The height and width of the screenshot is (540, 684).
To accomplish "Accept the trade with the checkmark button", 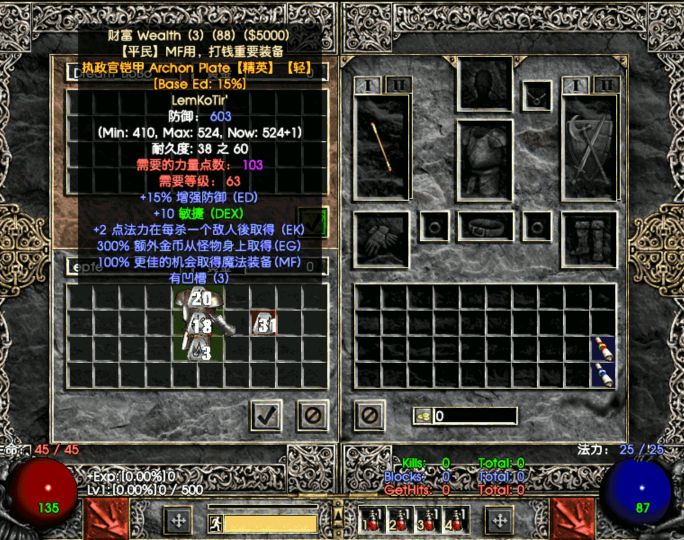I will pyautogui.click(x=265, y=415).
